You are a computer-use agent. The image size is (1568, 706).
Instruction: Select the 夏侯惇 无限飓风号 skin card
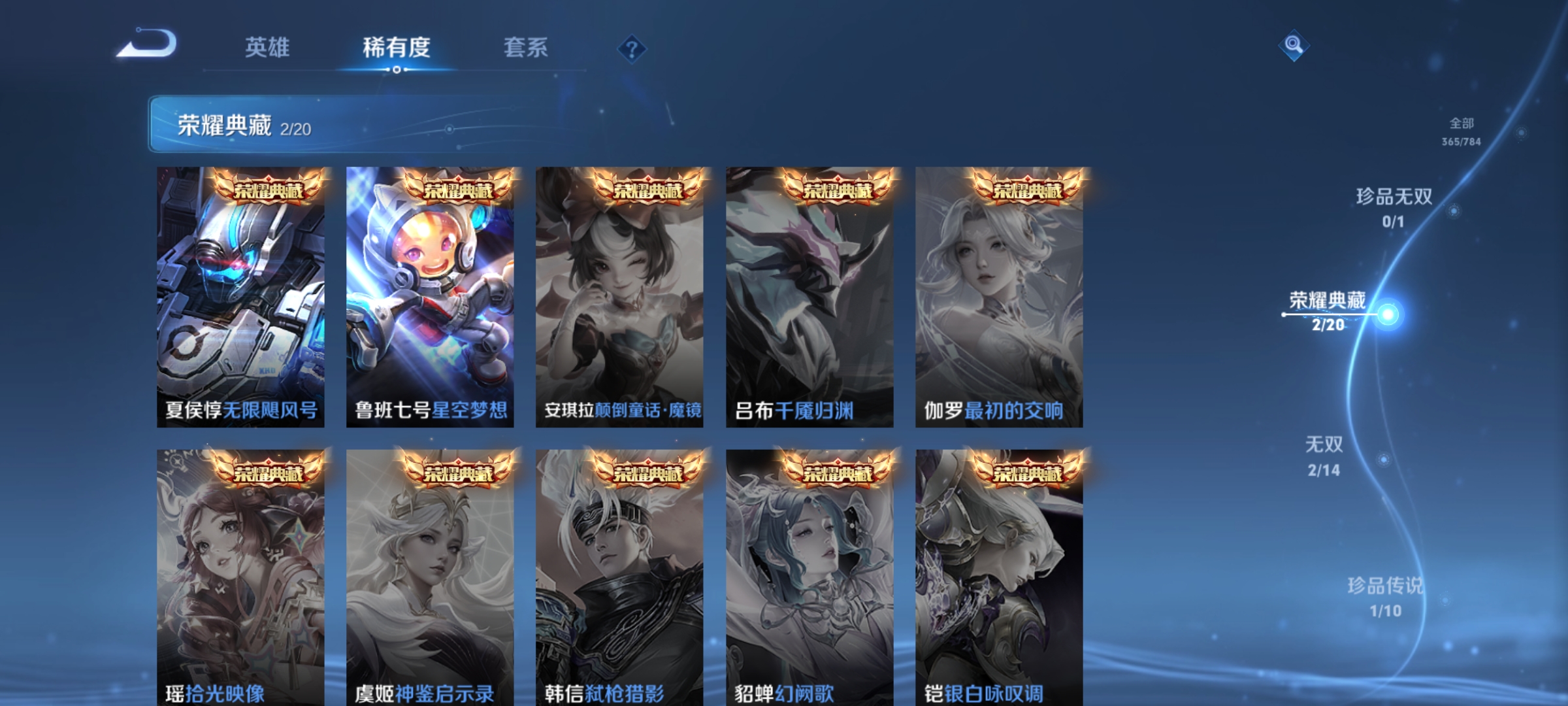coord(240,297)
